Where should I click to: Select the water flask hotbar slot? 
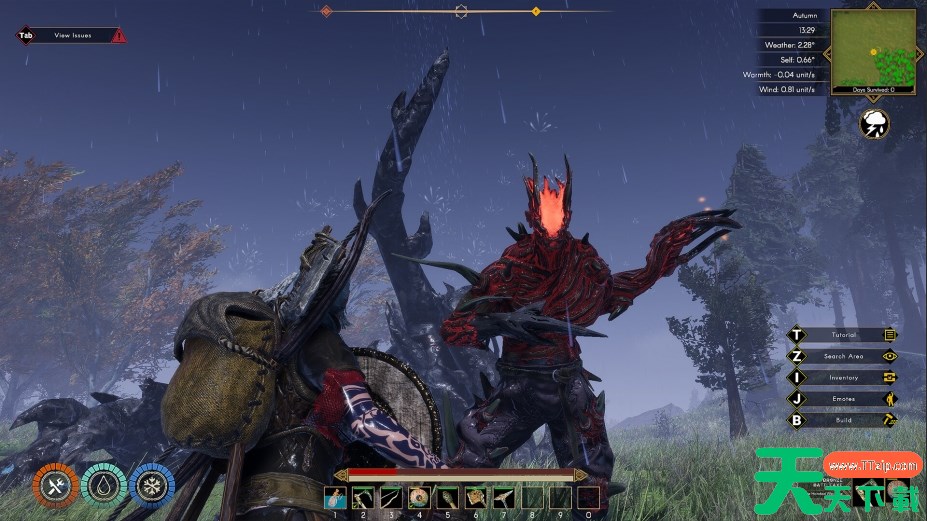pos(335,498)
